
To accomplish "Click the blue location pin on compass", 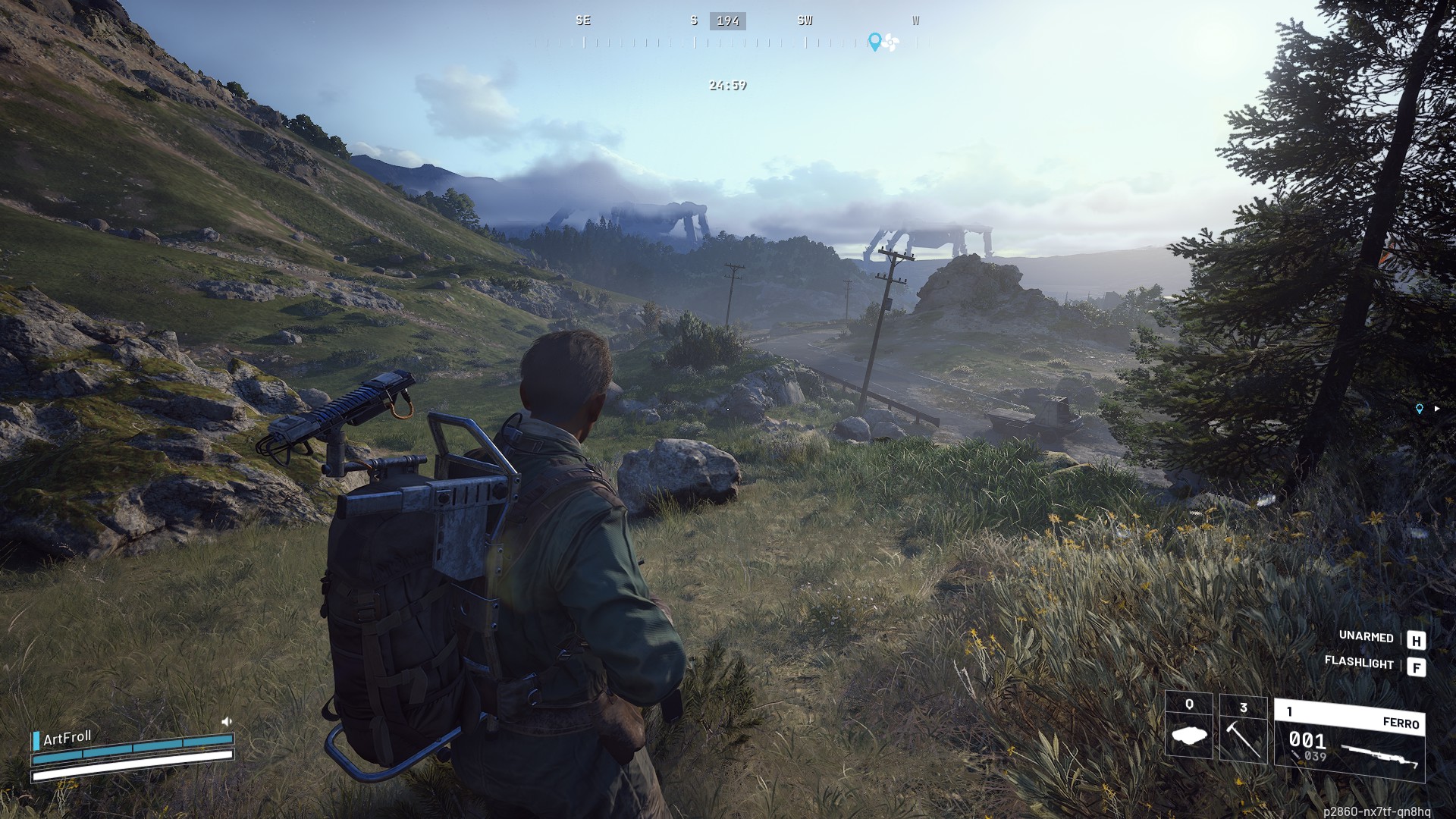I will (x=874, y=42).
